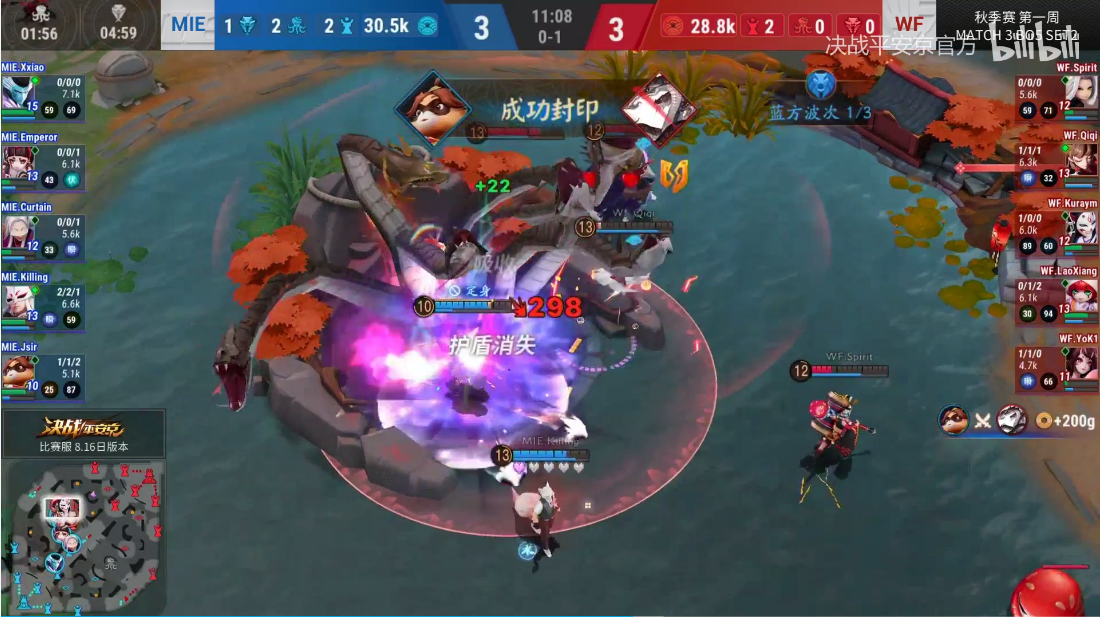Pick WF.YoK1's player portrait
Image resolution: width=1100 pixels, height=617 pixels.
(x=1083, y=364)
